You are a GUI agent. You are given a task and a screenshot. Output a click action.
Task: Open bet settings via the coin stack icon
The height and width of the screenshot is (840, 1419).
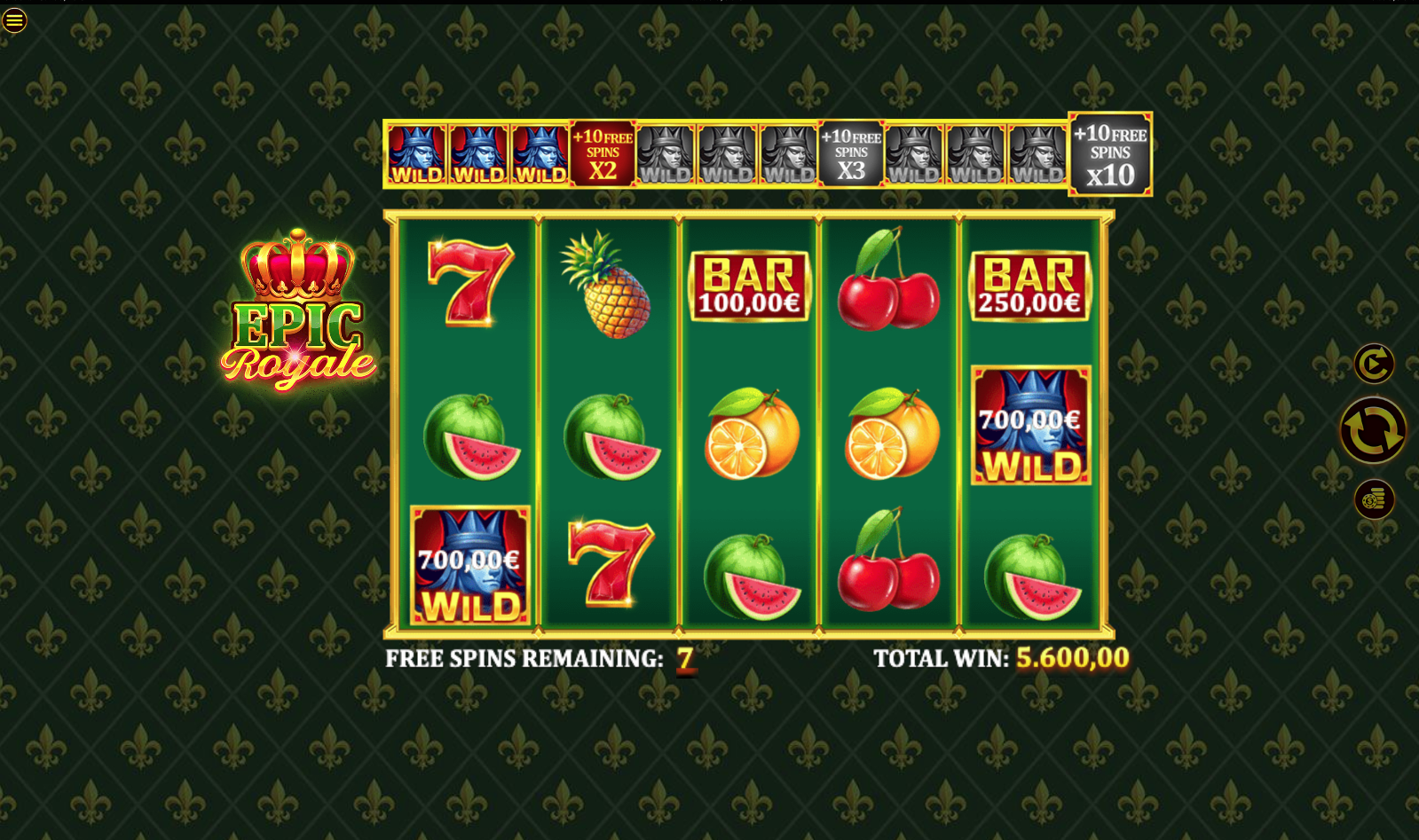point(1374,500)
